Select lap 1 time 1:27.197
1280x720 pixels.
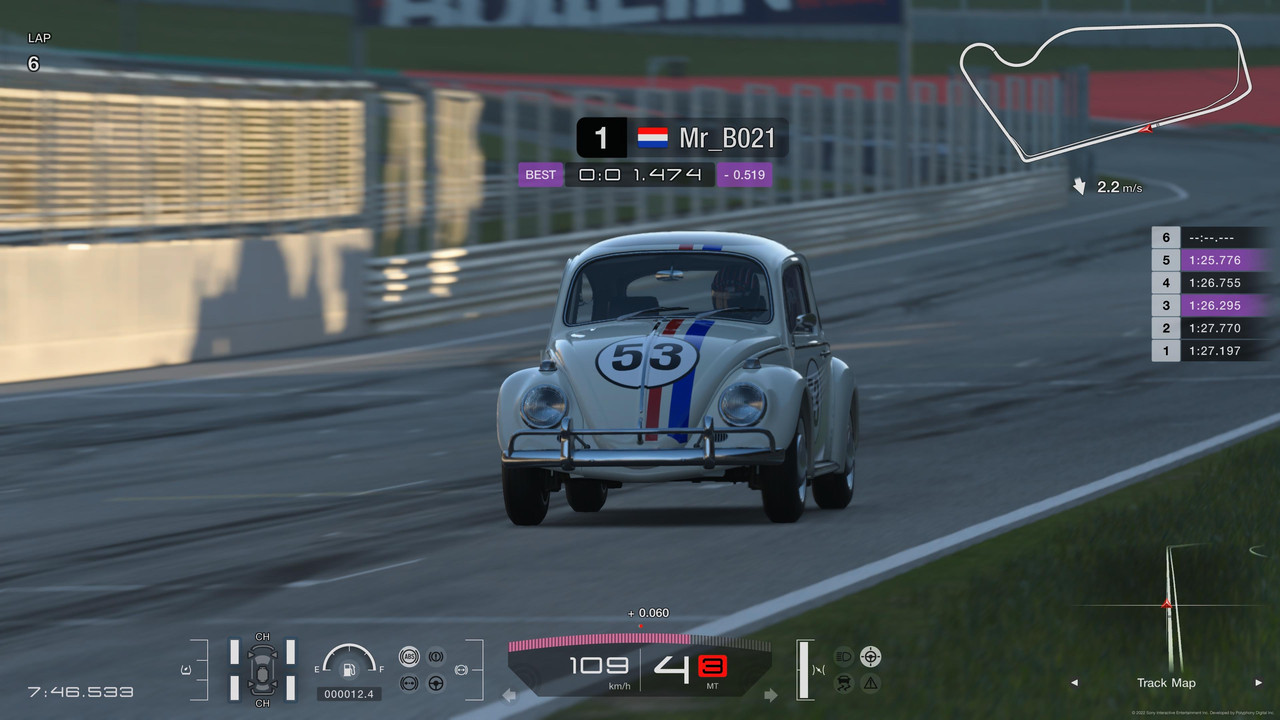point(1212,351)
